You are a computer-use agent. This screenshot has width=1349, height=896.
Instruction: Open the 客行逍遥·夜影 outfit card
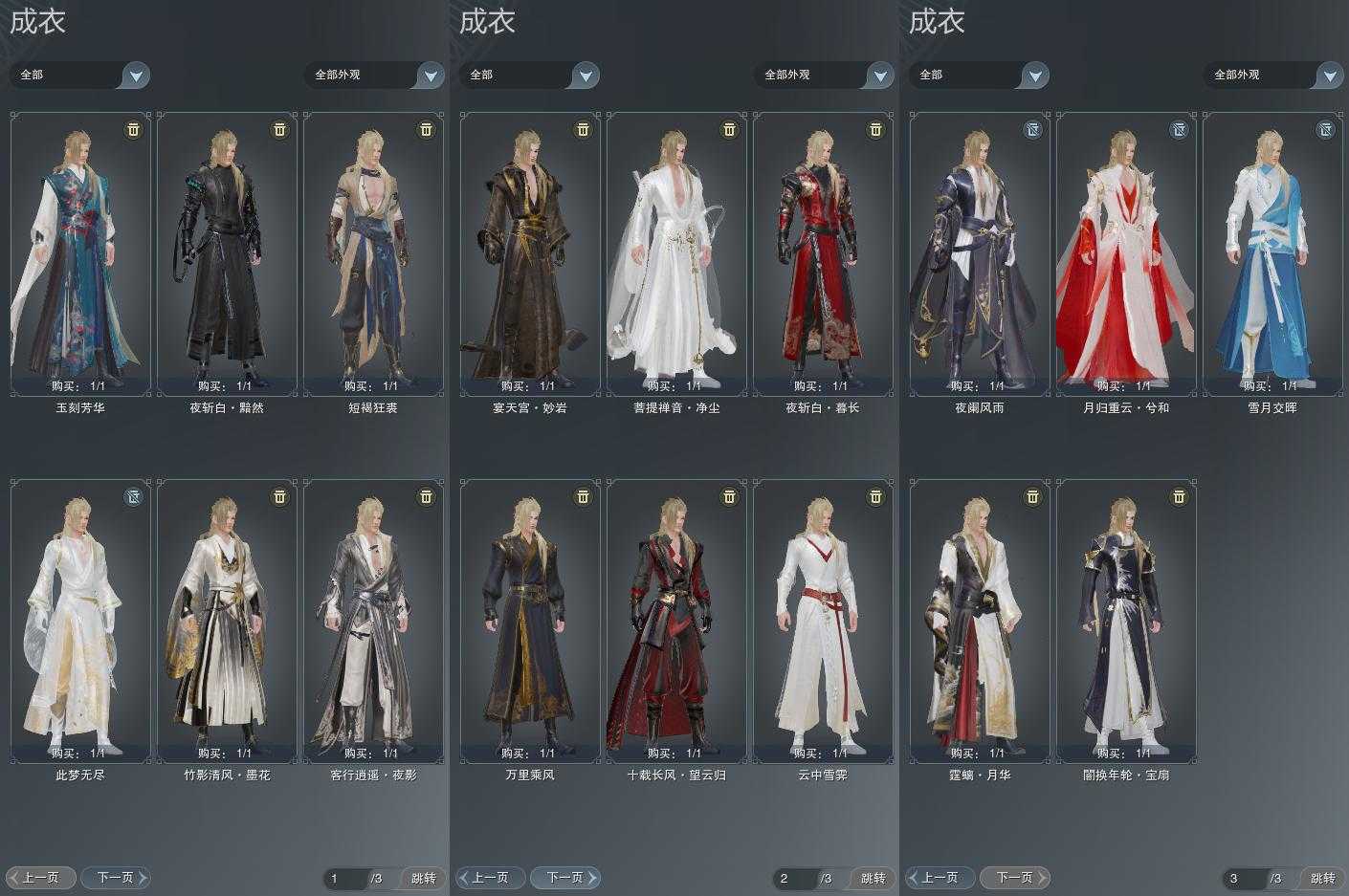point(373,621)
